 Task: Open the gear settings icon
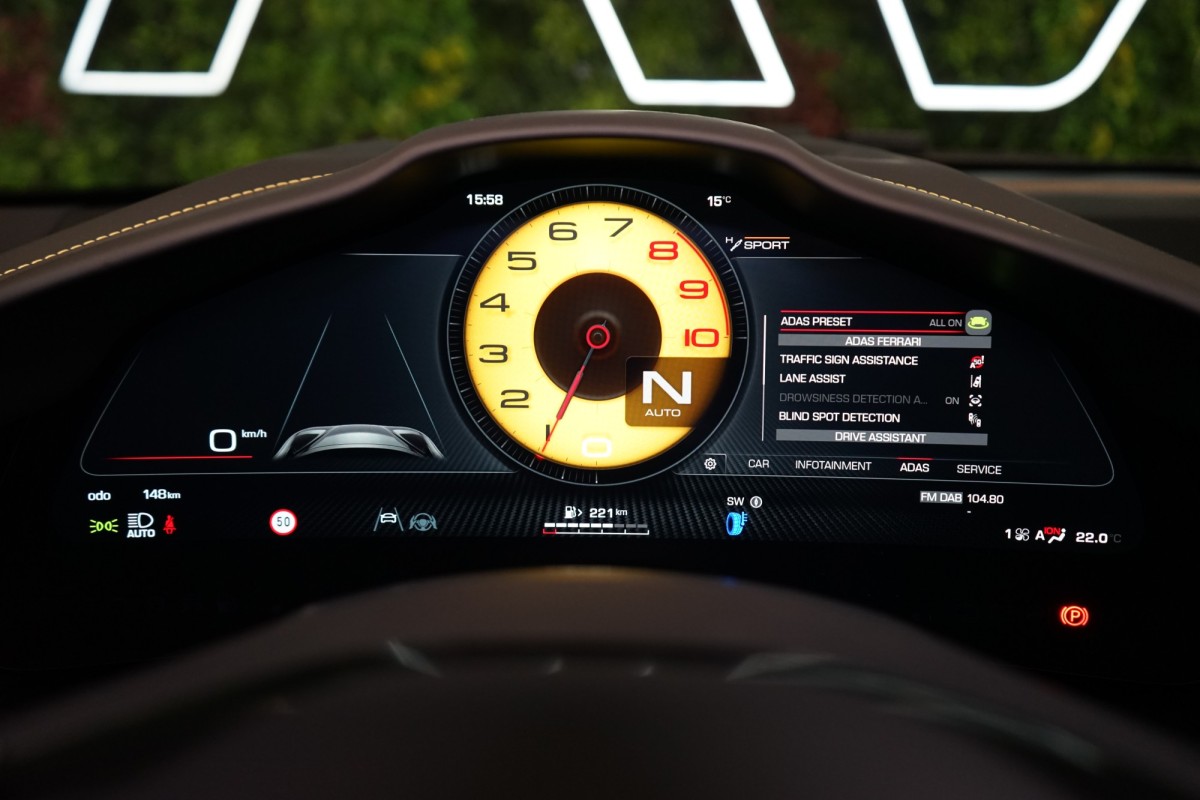(710, 463)
